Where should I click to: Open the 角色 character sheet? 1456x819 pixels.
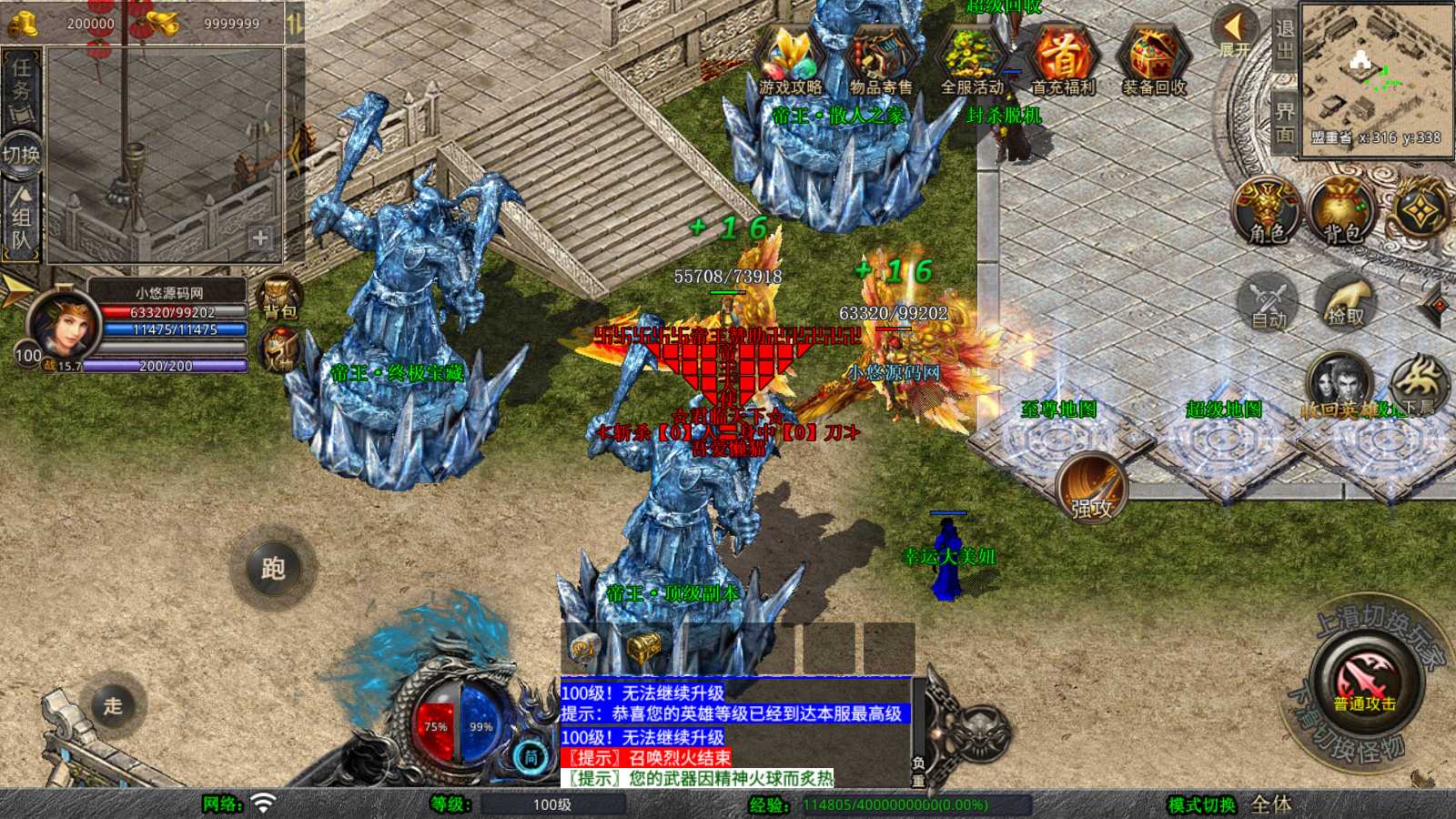click(x=1267, y=211)
